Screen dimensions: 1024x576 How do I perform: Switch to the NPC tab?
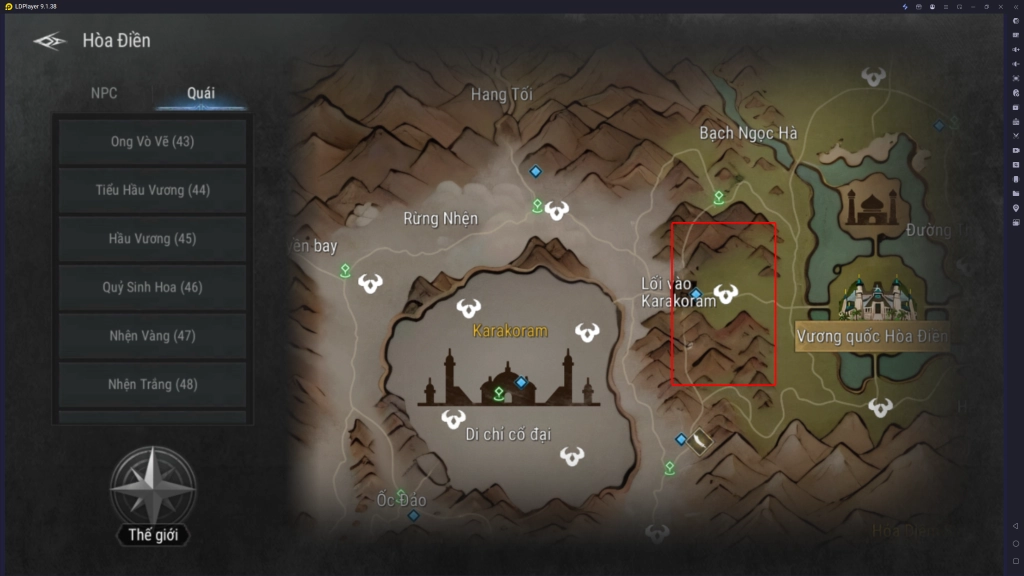pos(104,93)
